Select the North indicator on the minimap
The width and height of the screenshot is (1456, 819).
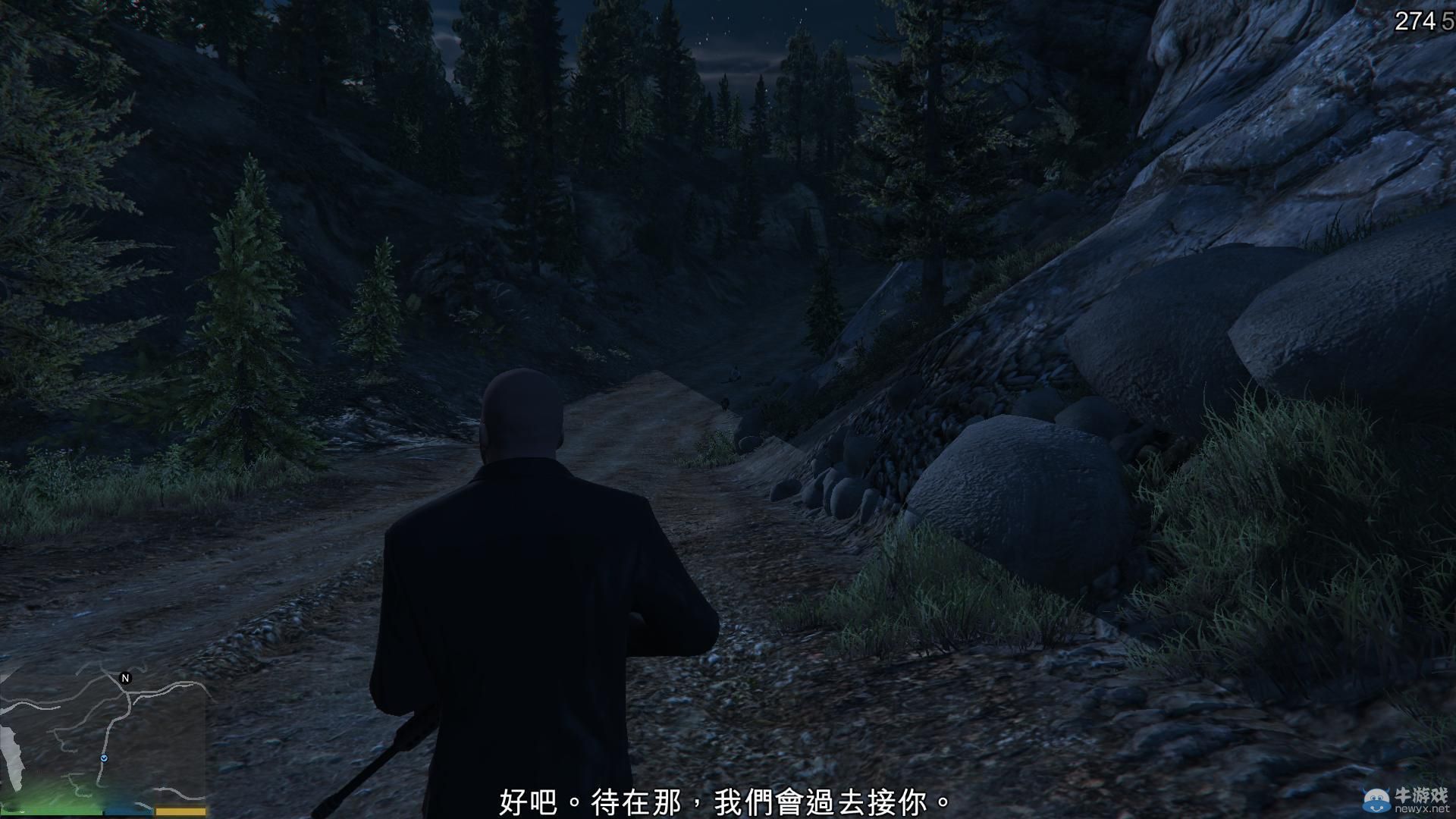point(125,678)
